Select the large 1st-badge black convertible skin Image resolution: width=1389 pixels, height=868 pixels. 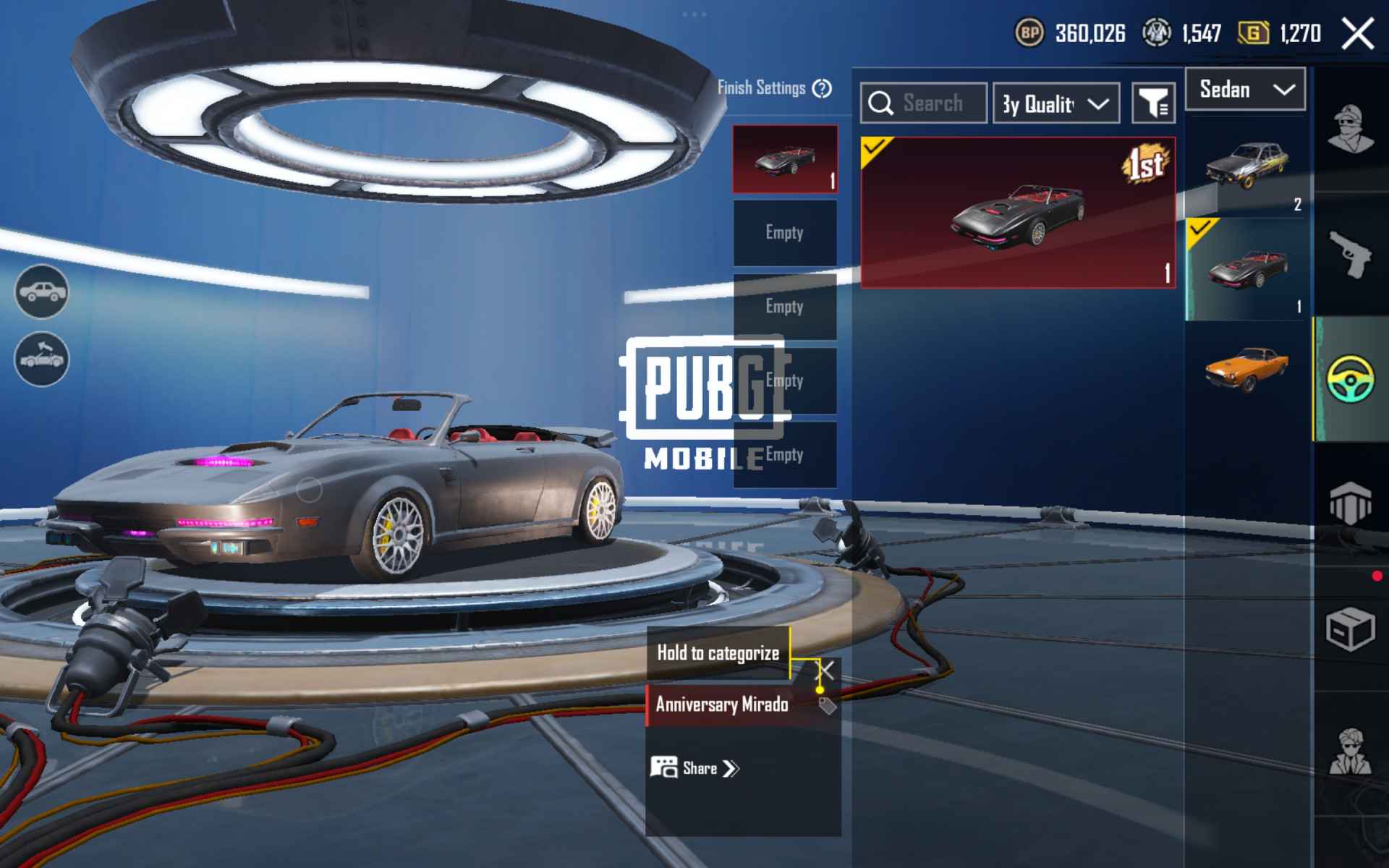point(1017,213)
